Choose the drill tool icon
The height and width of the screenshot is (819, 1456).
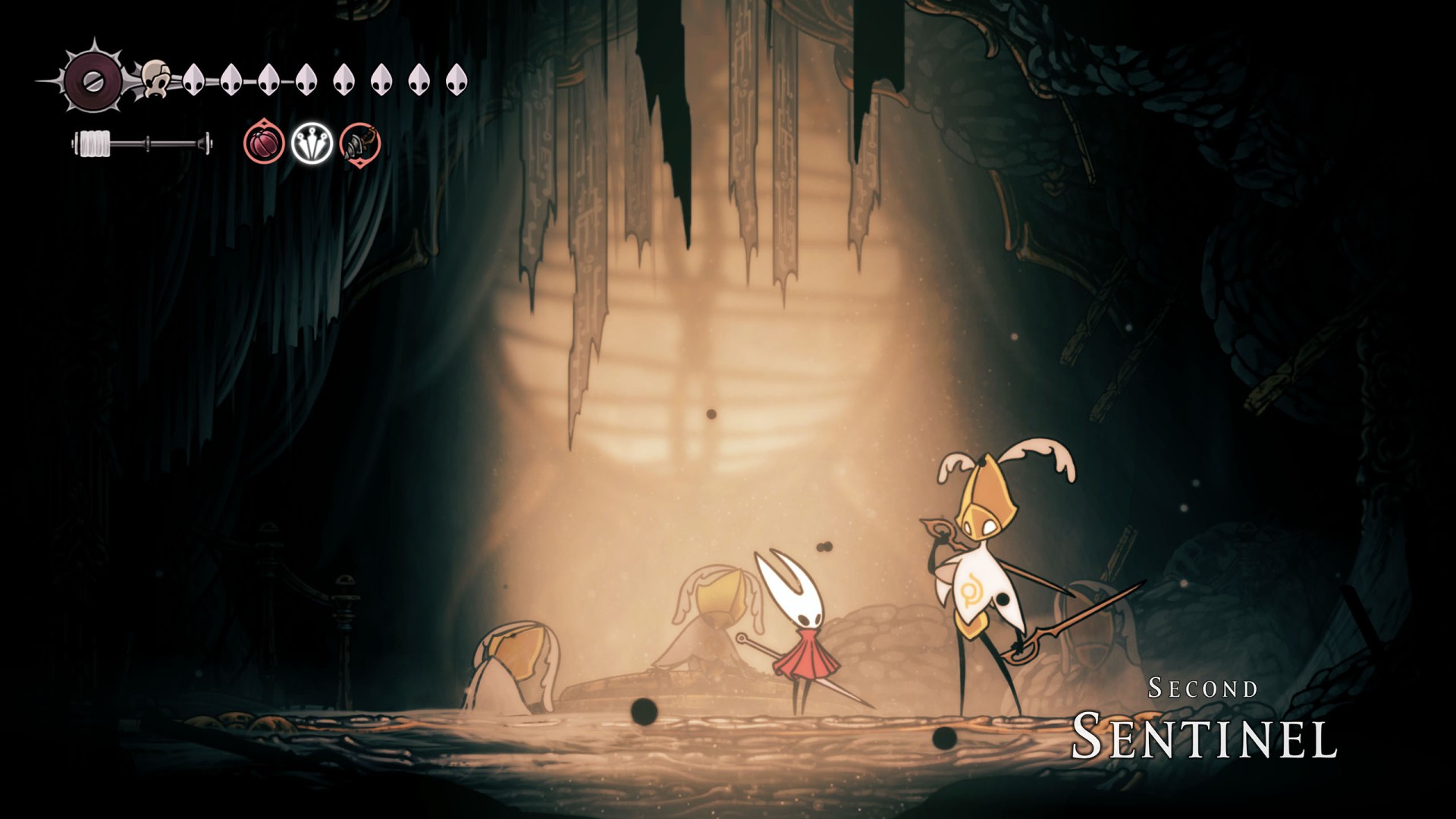[x=359, y=143]
